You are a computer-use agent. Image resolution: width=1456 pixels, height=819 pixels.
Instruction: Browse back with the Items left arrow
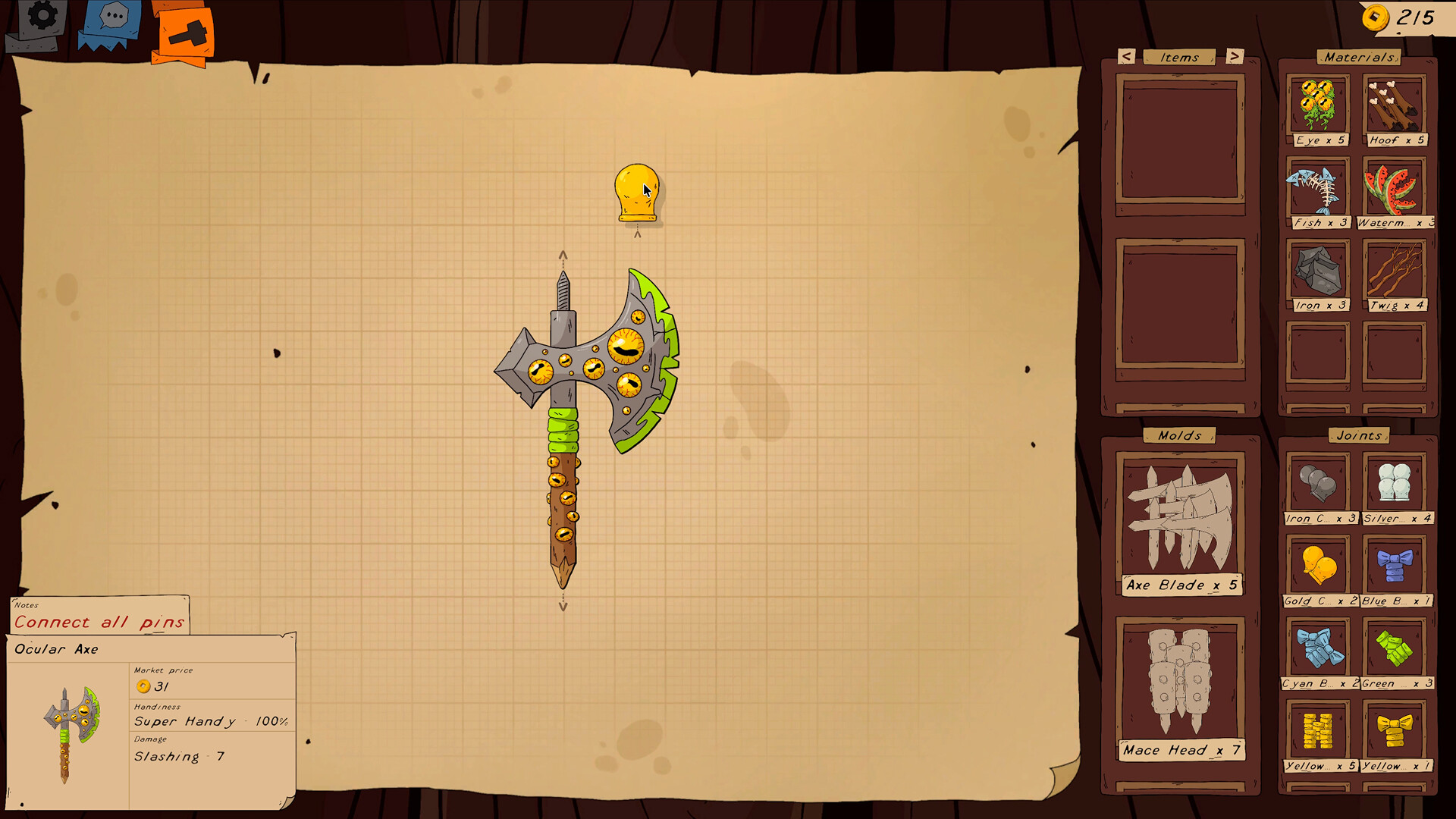click(x=1125, y=57)
